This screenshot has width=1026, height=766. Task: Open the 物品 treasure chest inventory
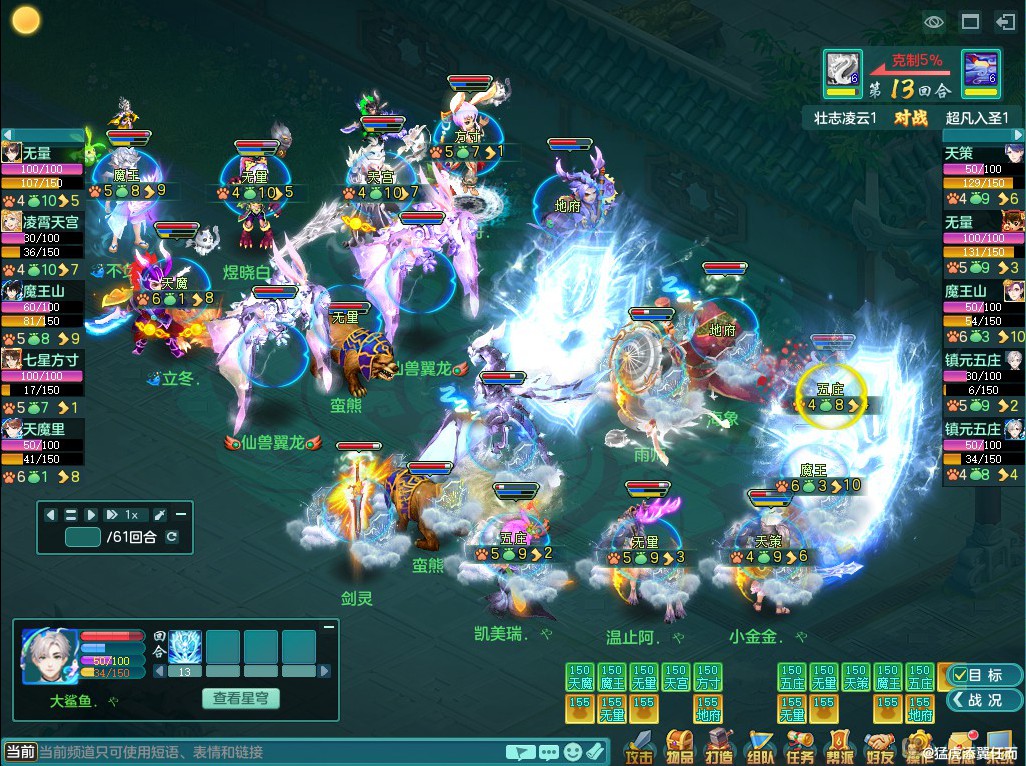pyautogui.click(x=679, y=746)
